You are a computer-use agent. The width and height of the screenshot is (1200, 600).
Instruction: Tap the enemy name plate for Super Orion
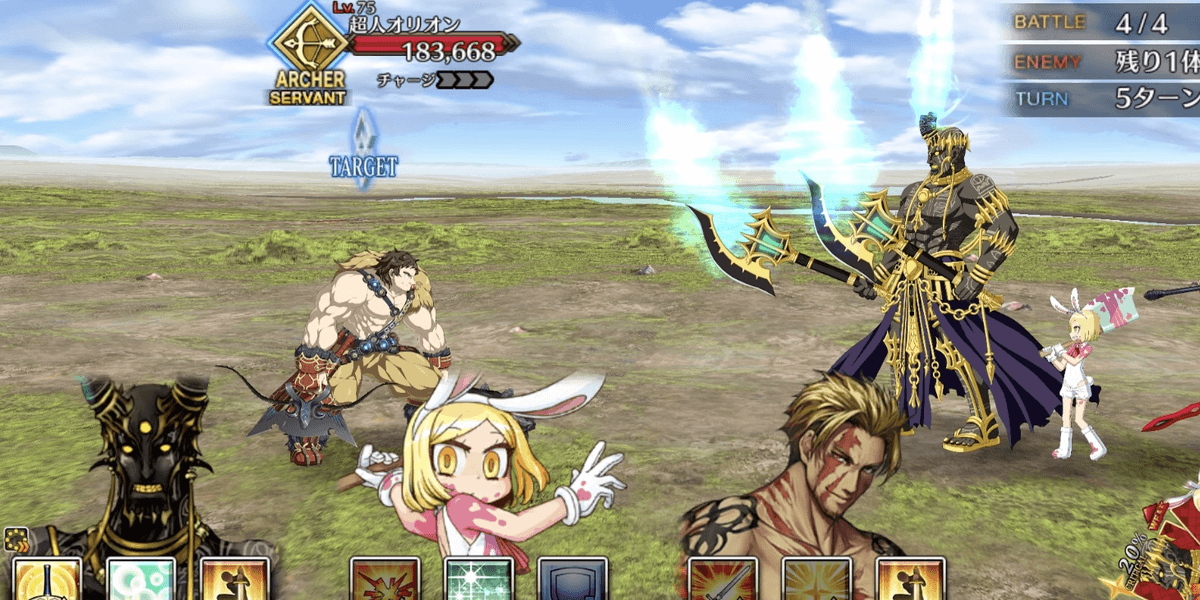tap(403, 24)
